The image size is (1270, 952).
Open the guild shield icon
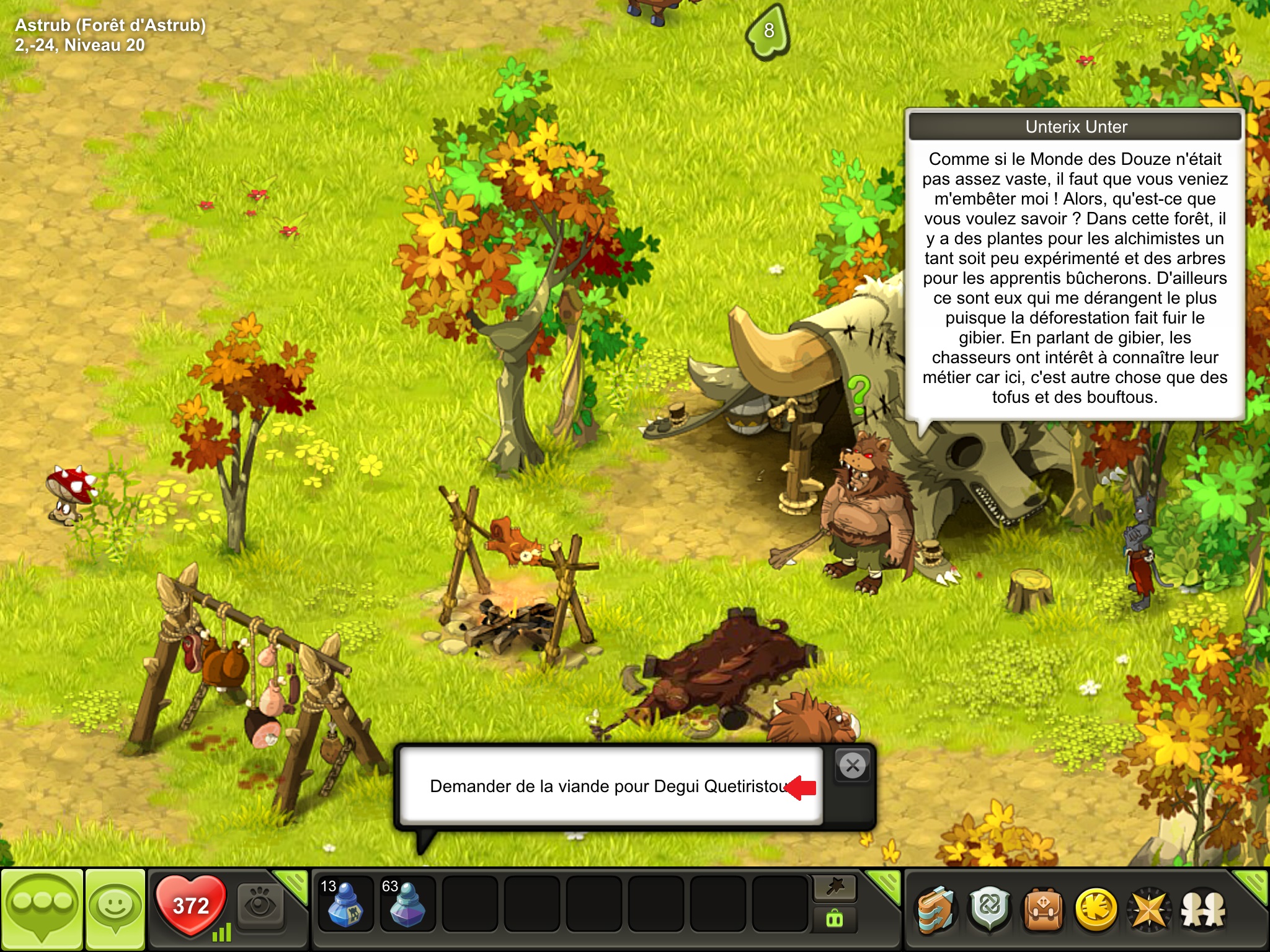[990, 910]
